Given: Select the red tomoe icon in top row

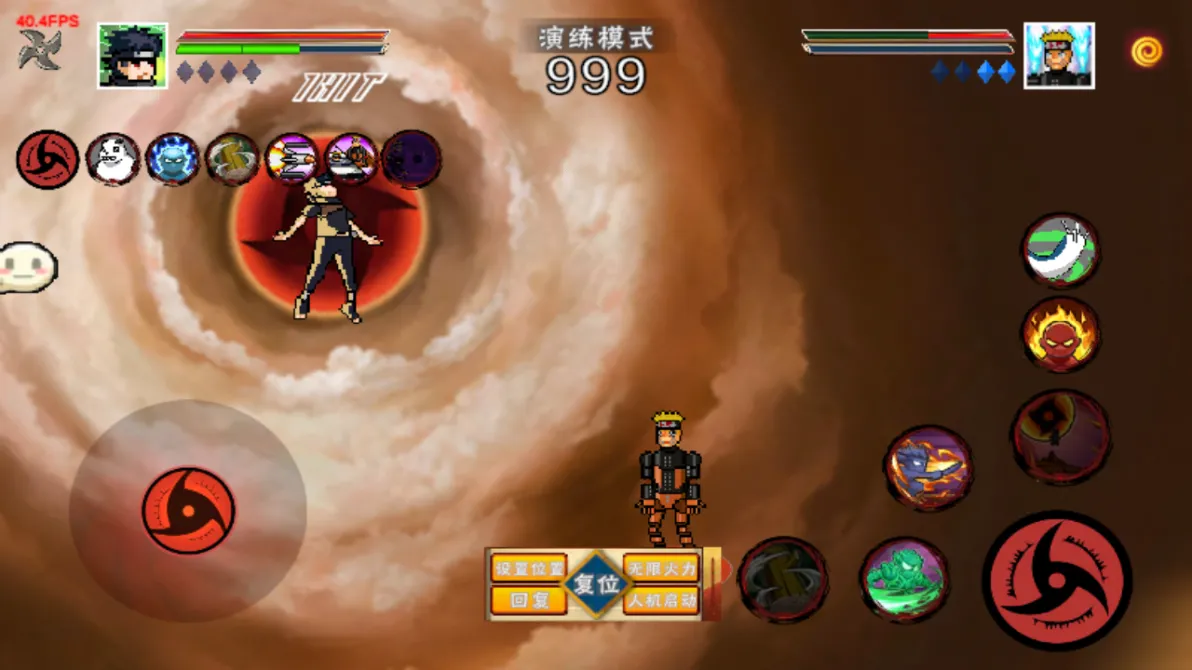Looking at the screenshot, I should pos(47,160).
